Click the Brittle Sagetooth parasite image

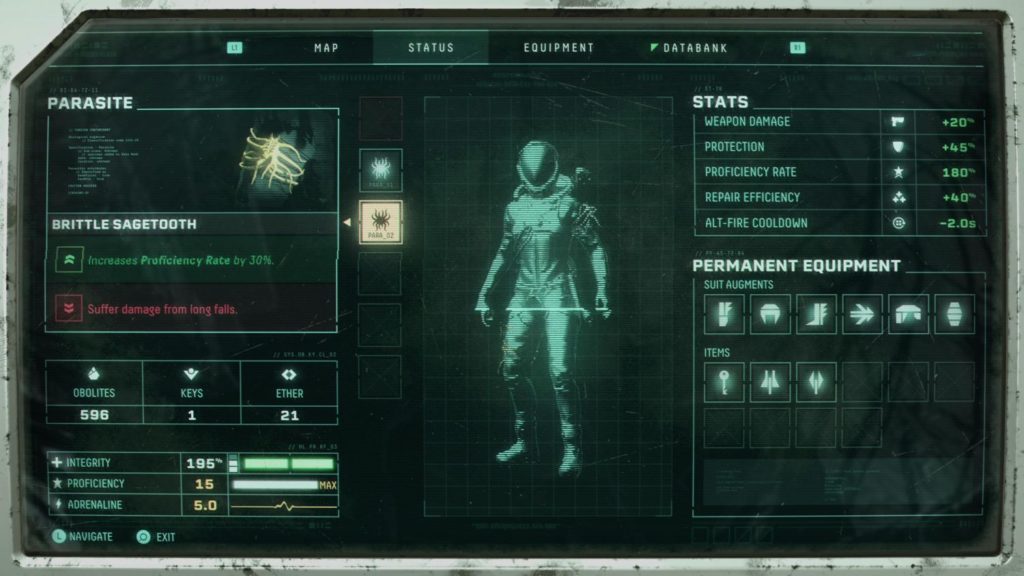[270, 160]
